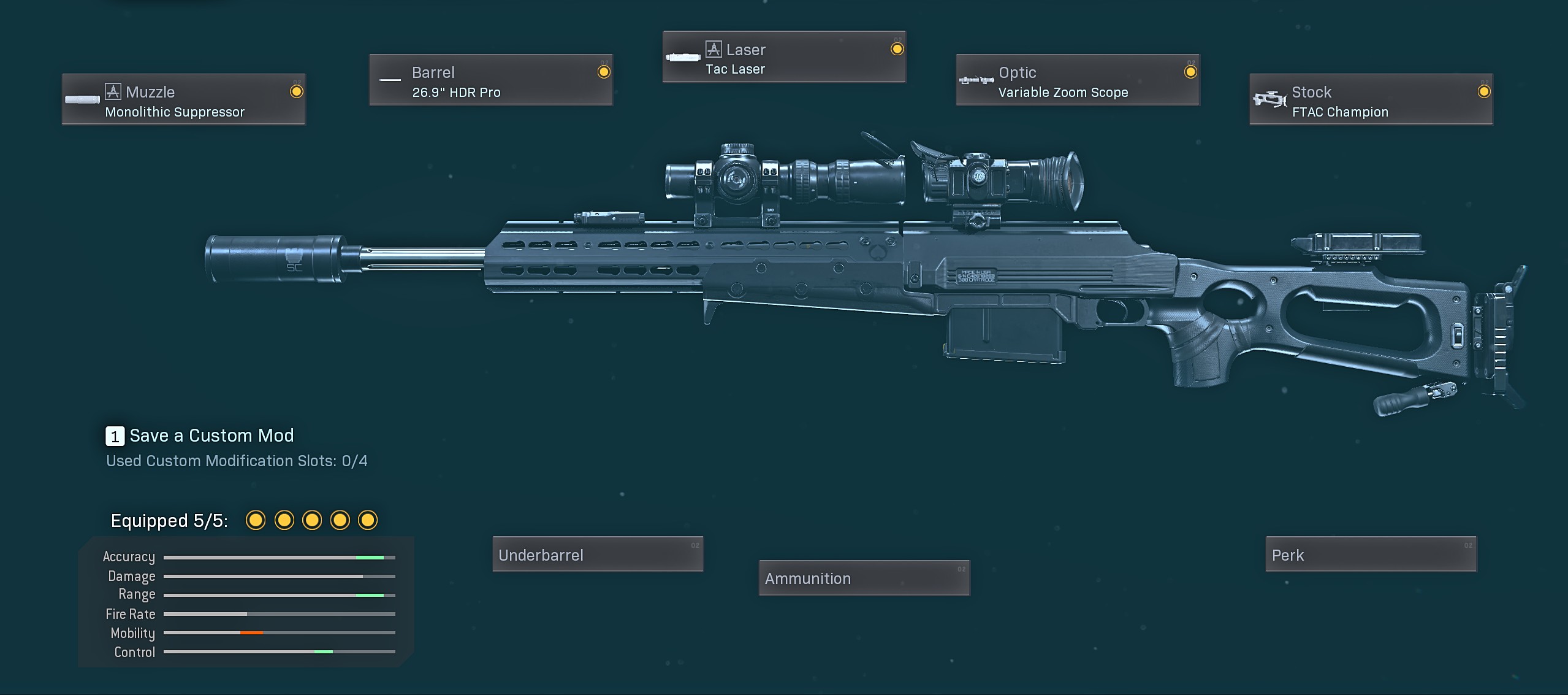Select the Stock slot with FTAC Champion
Image resolution: width=1568 pixels, height=695 pixels.
pos(1371,100)
